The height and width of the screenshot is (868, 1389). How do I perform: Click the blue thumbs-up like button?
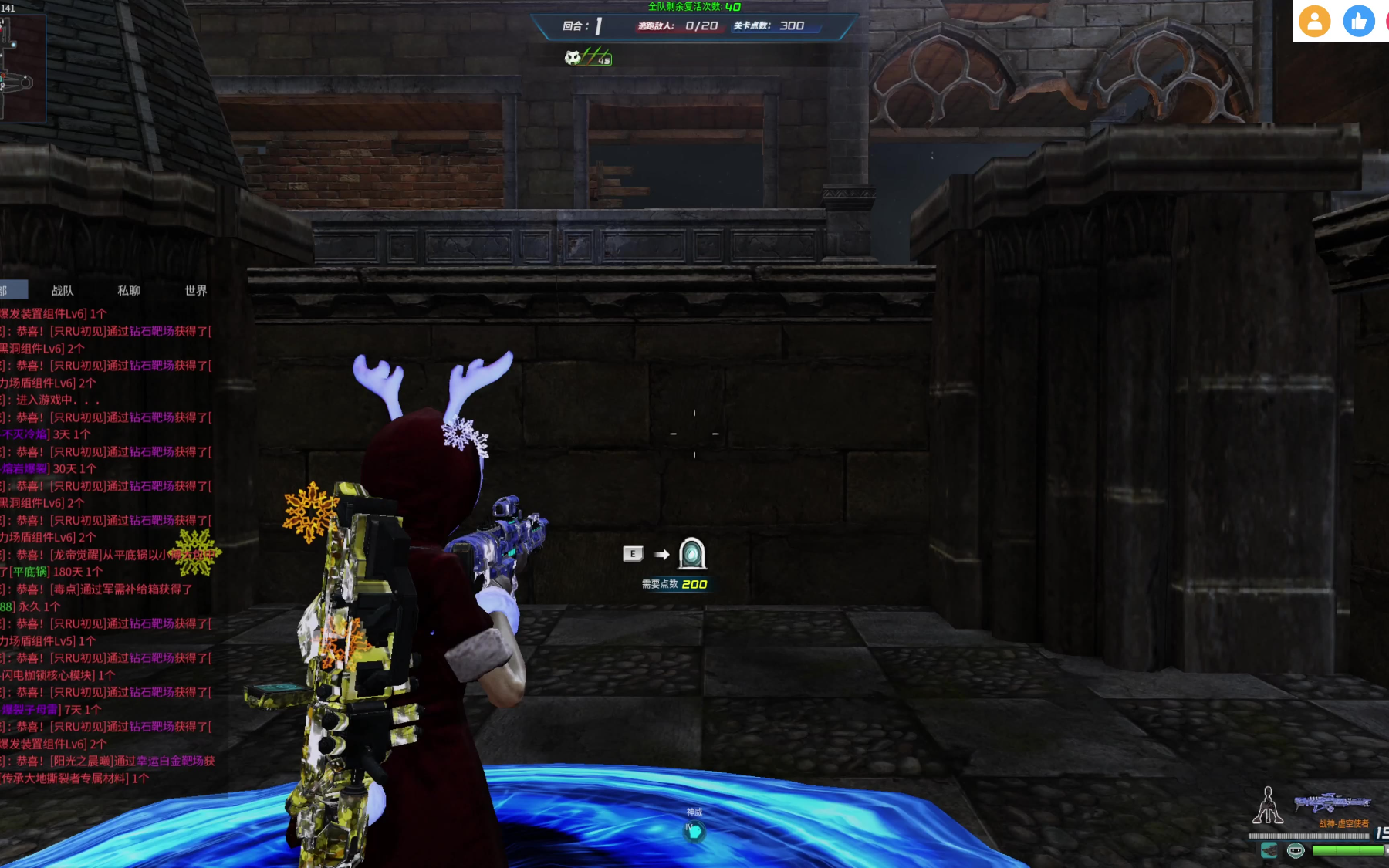point(1358,21)
